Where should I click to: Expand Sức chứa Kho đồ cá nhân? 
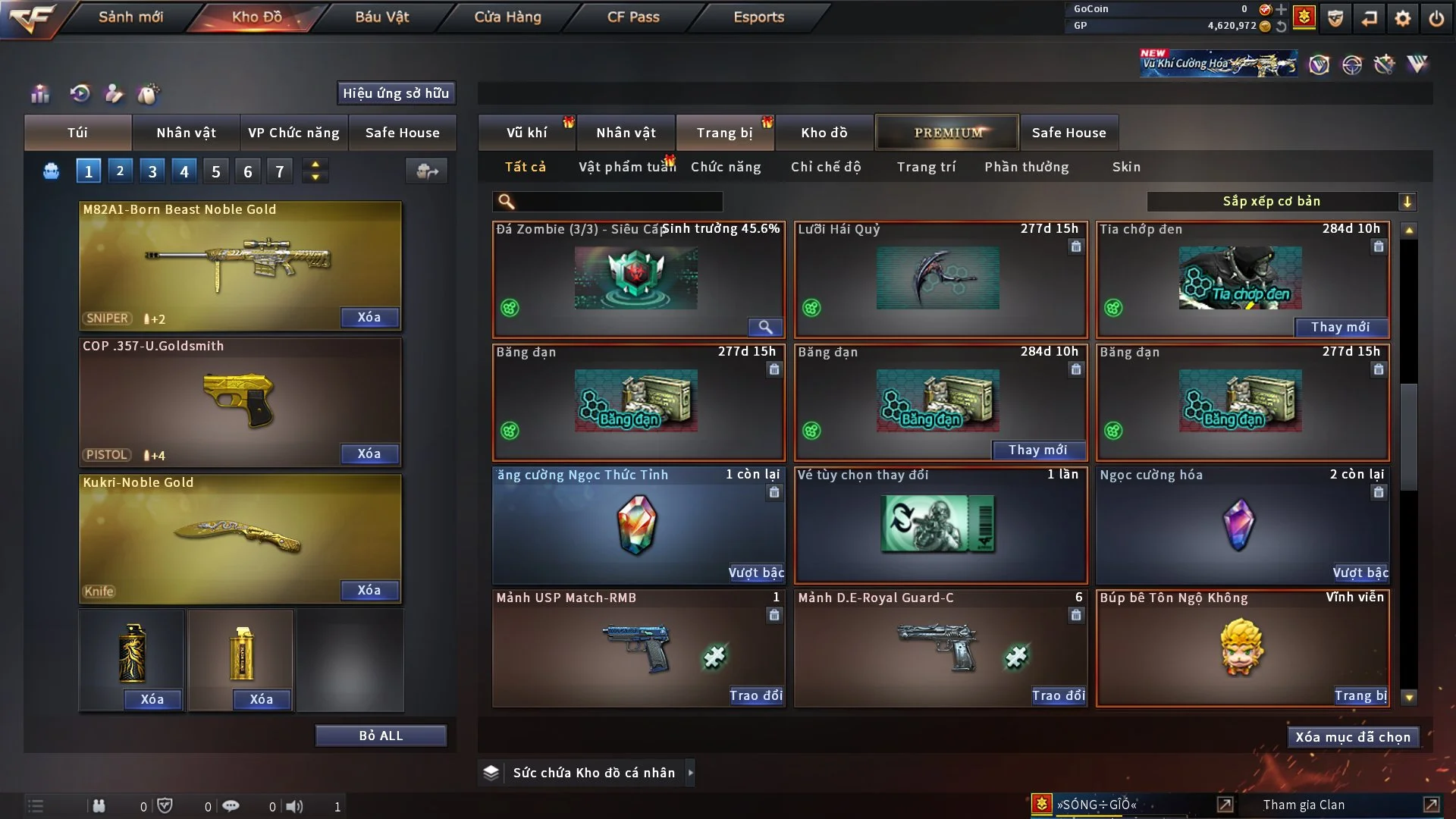(690, 773)
